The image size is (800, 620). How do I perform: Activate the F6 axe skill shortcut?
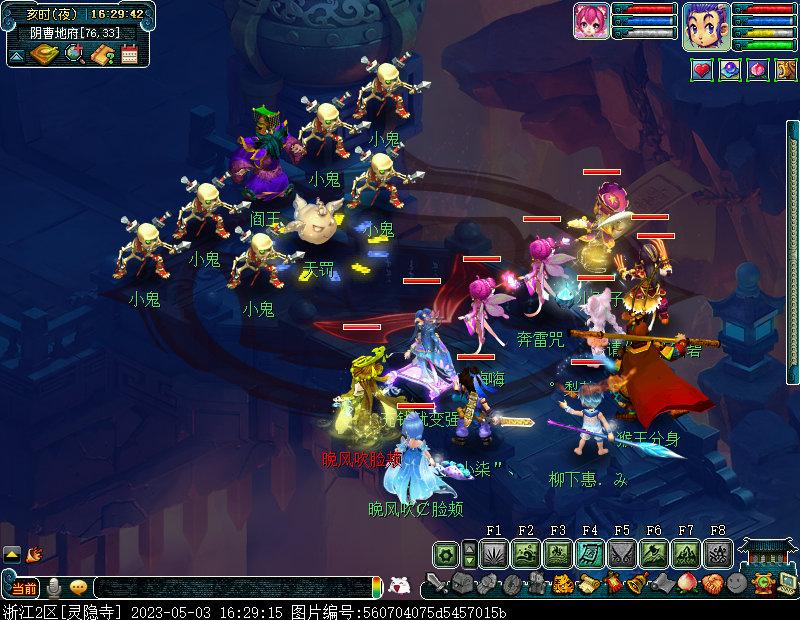(x=654, y=553)
